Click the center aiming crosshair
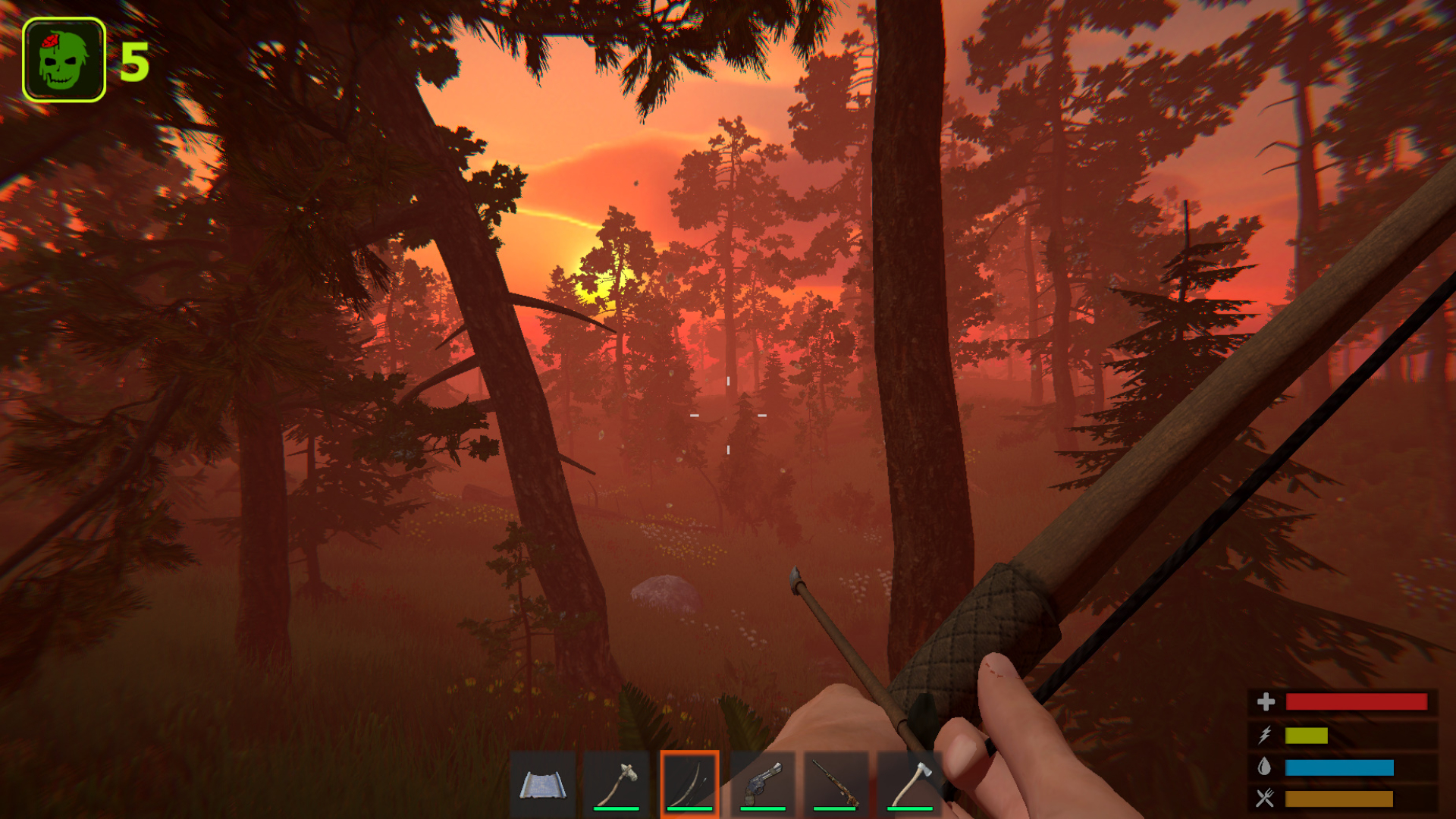 728,416
